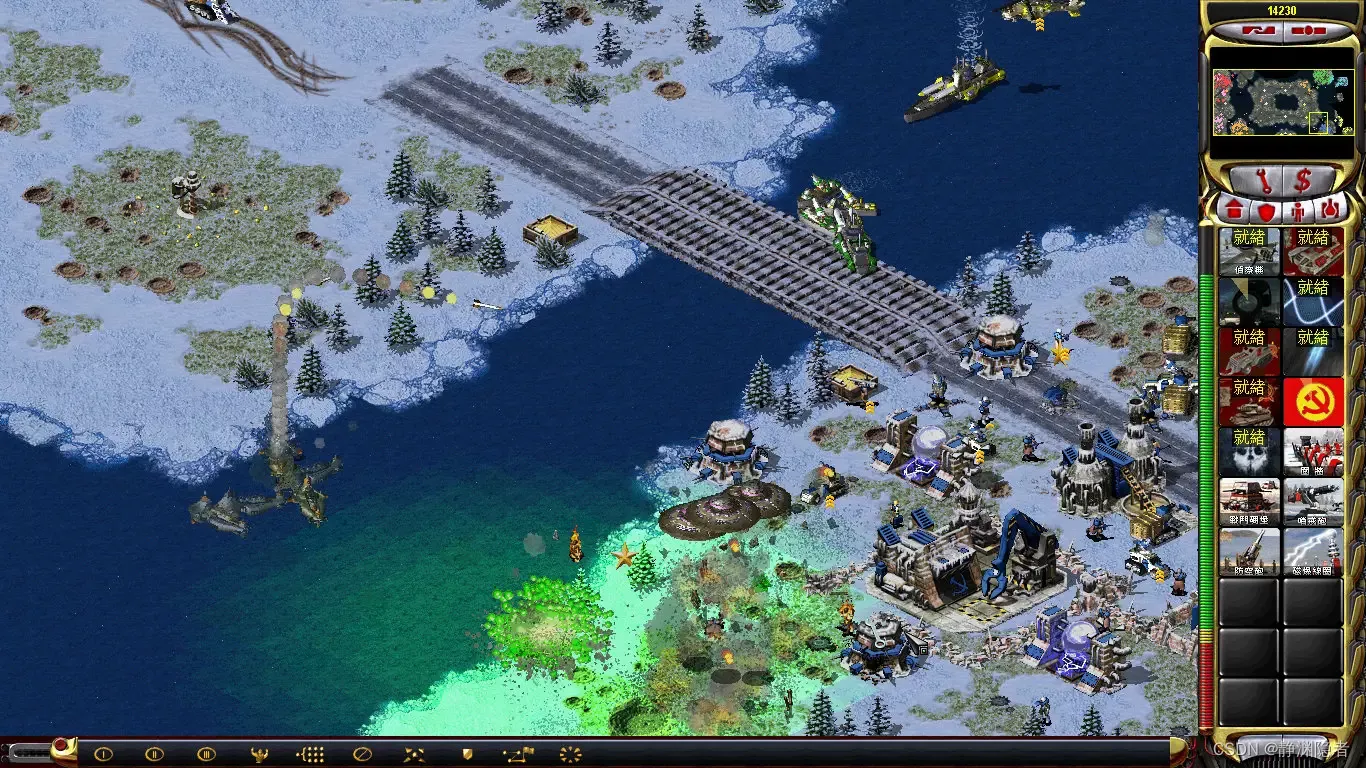Select the ready skull icon
Screen dimensions: 1366x768
tap(1249, 451)
